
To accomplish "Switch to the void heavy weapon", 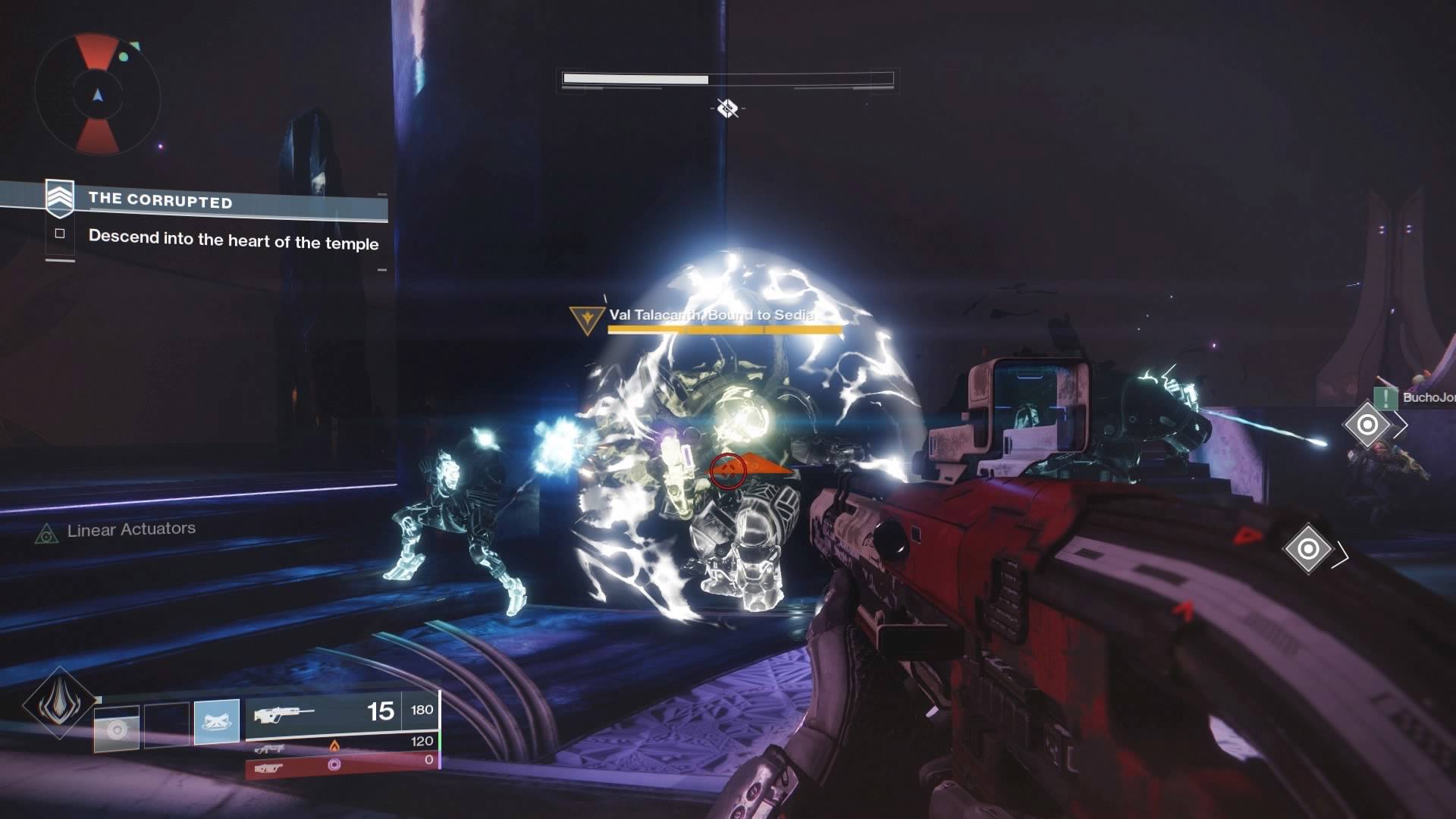I will point(341,766).
